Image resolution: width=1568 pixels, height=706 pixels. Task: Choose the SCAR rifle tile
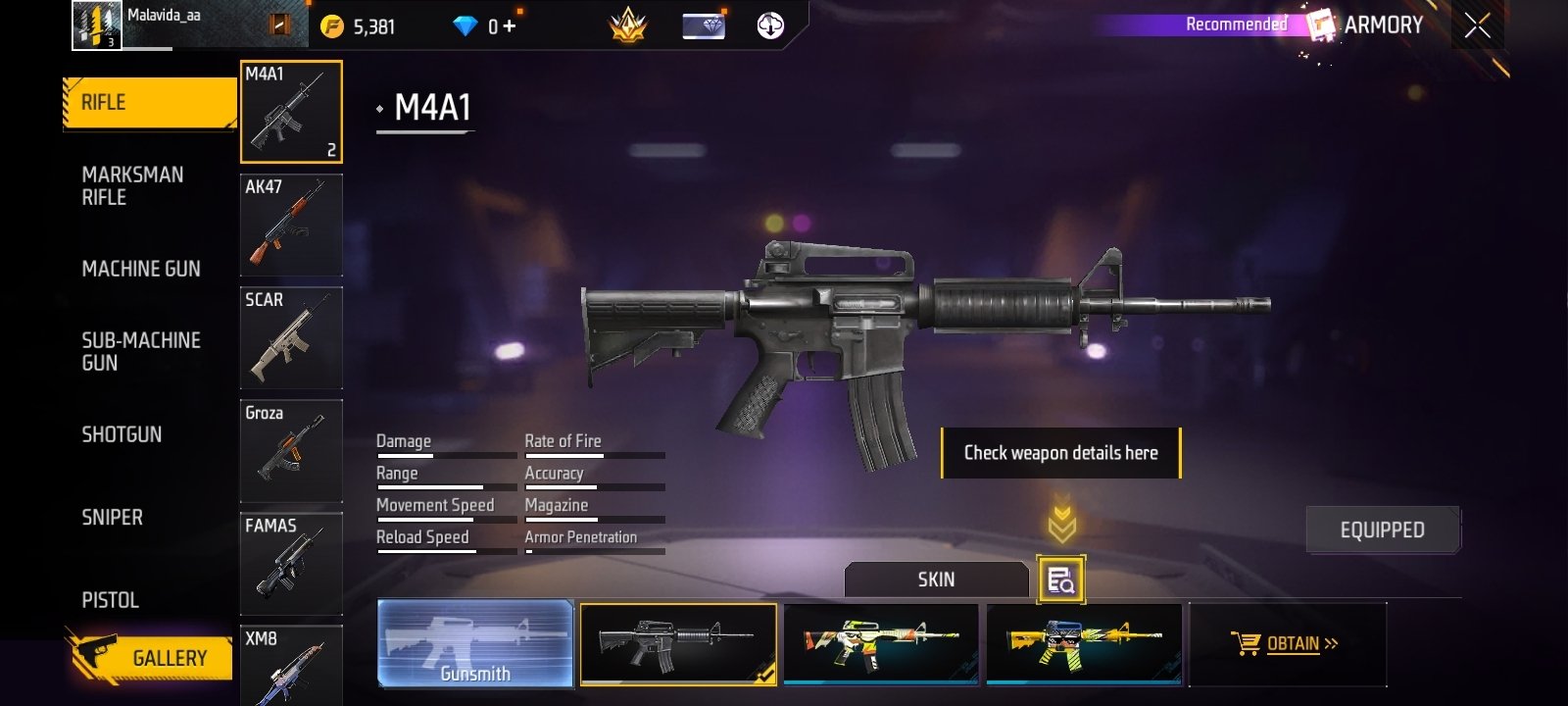(x=291, y=337)
